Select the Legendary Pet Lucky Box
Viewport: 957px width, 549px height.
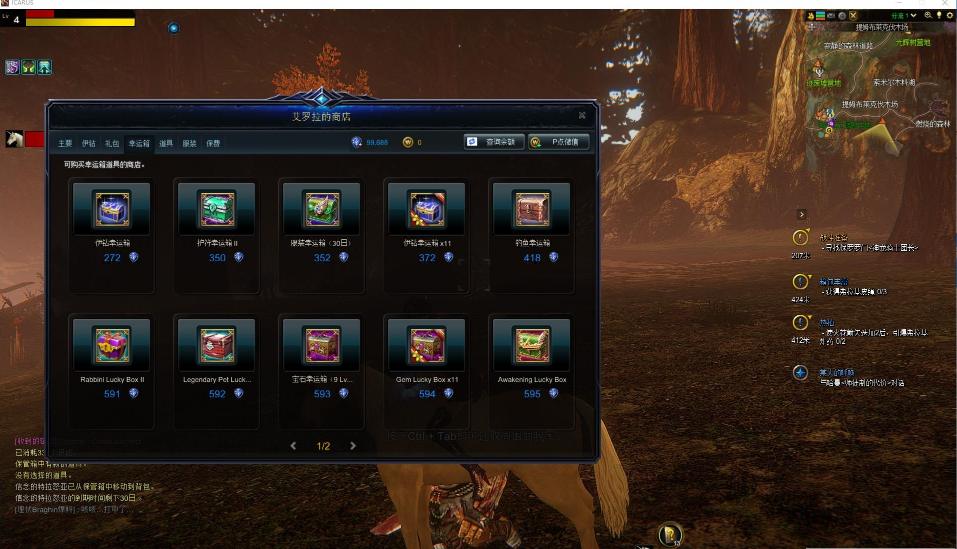click(217, 346)
